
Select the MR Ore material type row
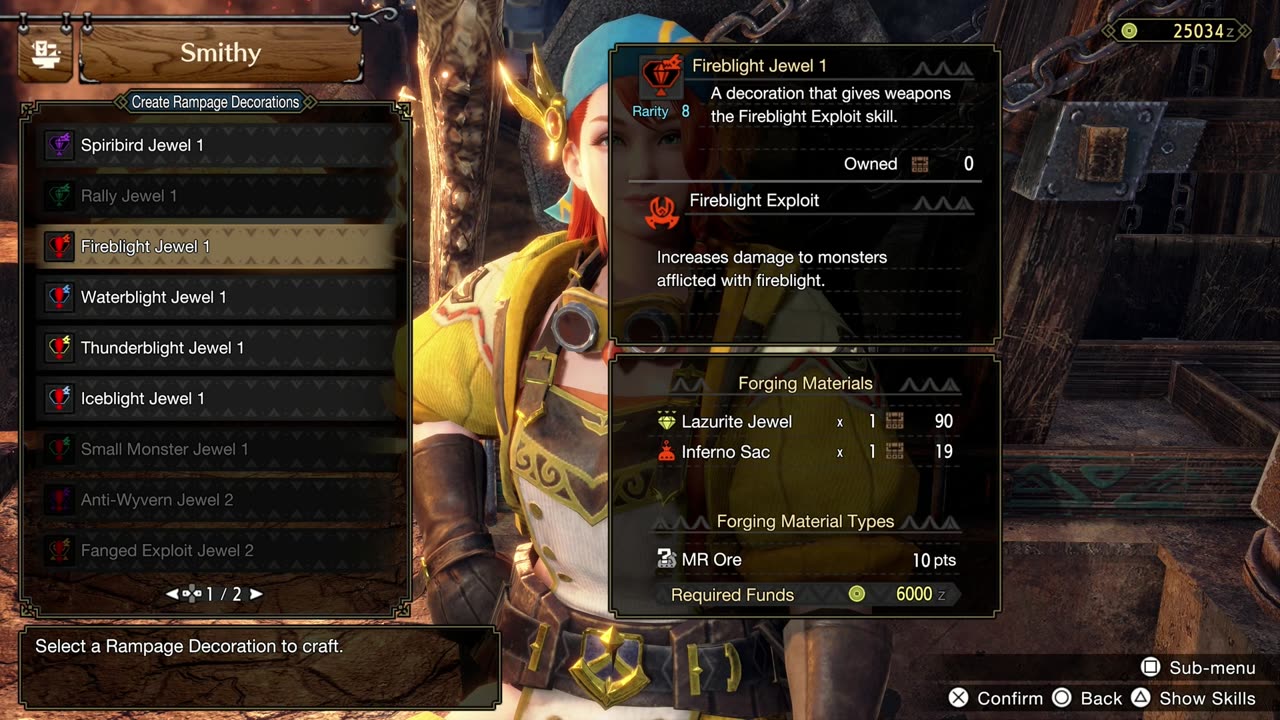pos(711,560)
